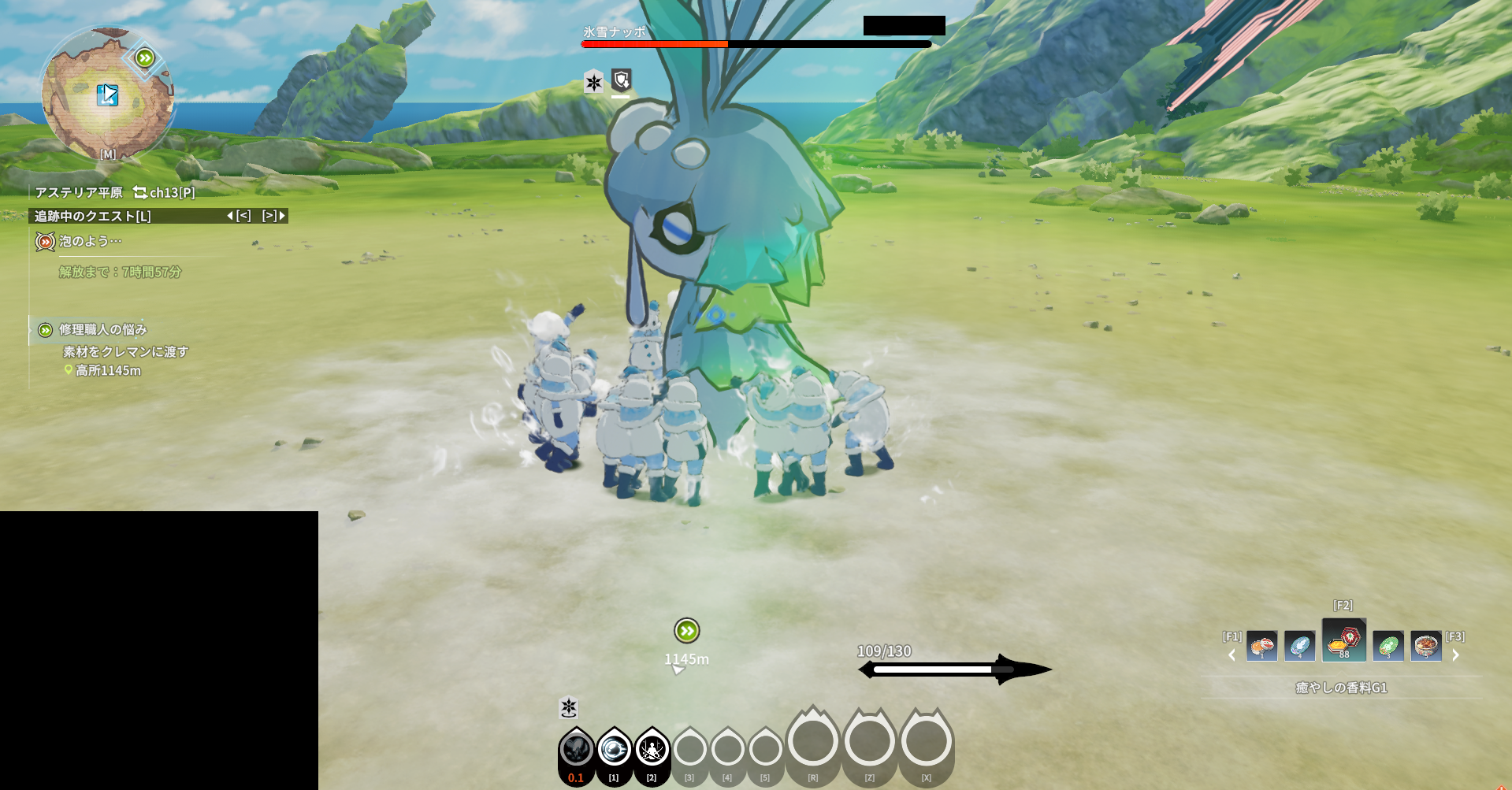The height and width of the screenshot is (790, 1512).
Task: Select the 泡のよう… quest entry
Action: [x=90, y=241]
